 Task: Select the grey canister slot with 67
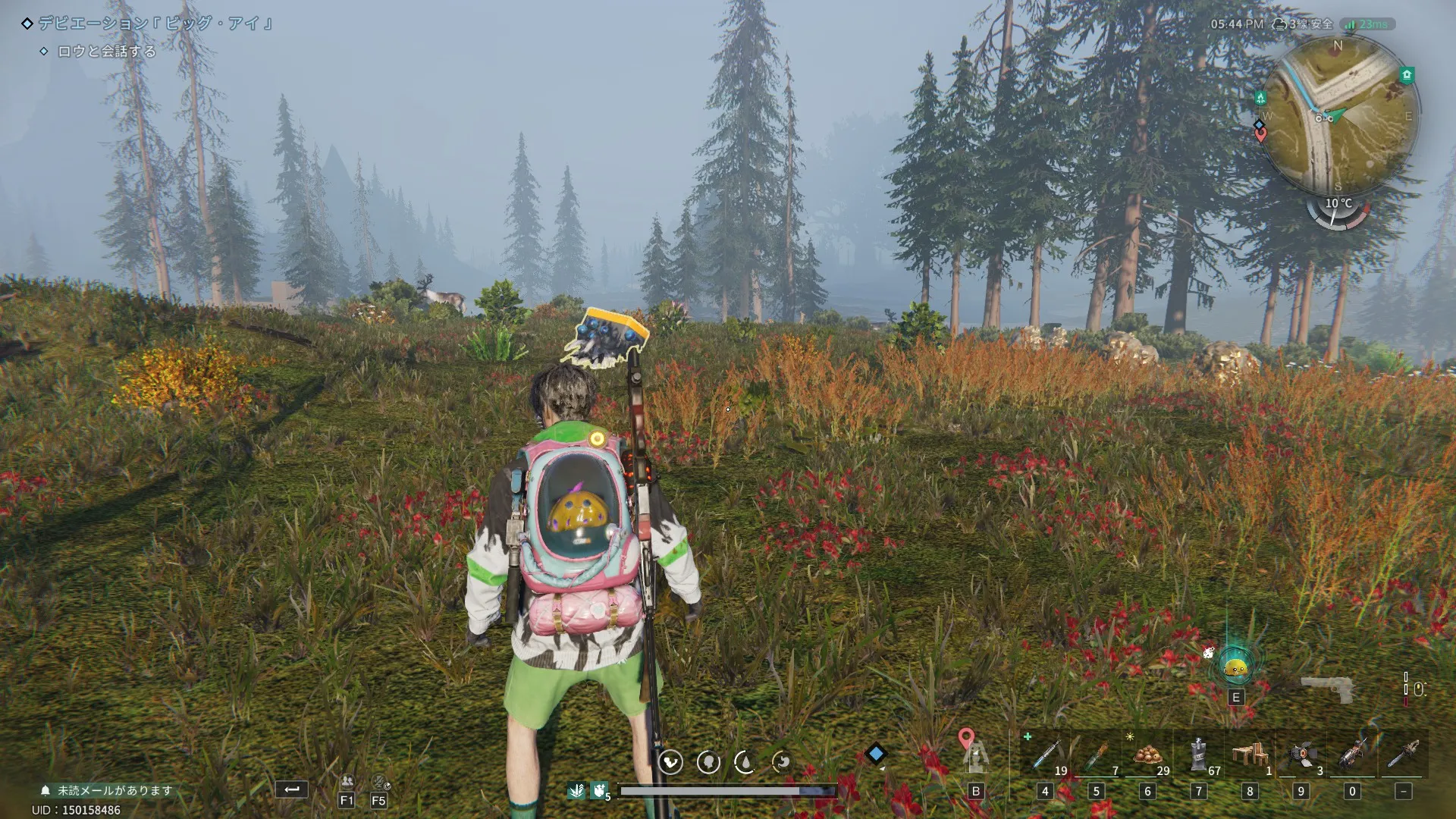click(x=1198, y=755)
